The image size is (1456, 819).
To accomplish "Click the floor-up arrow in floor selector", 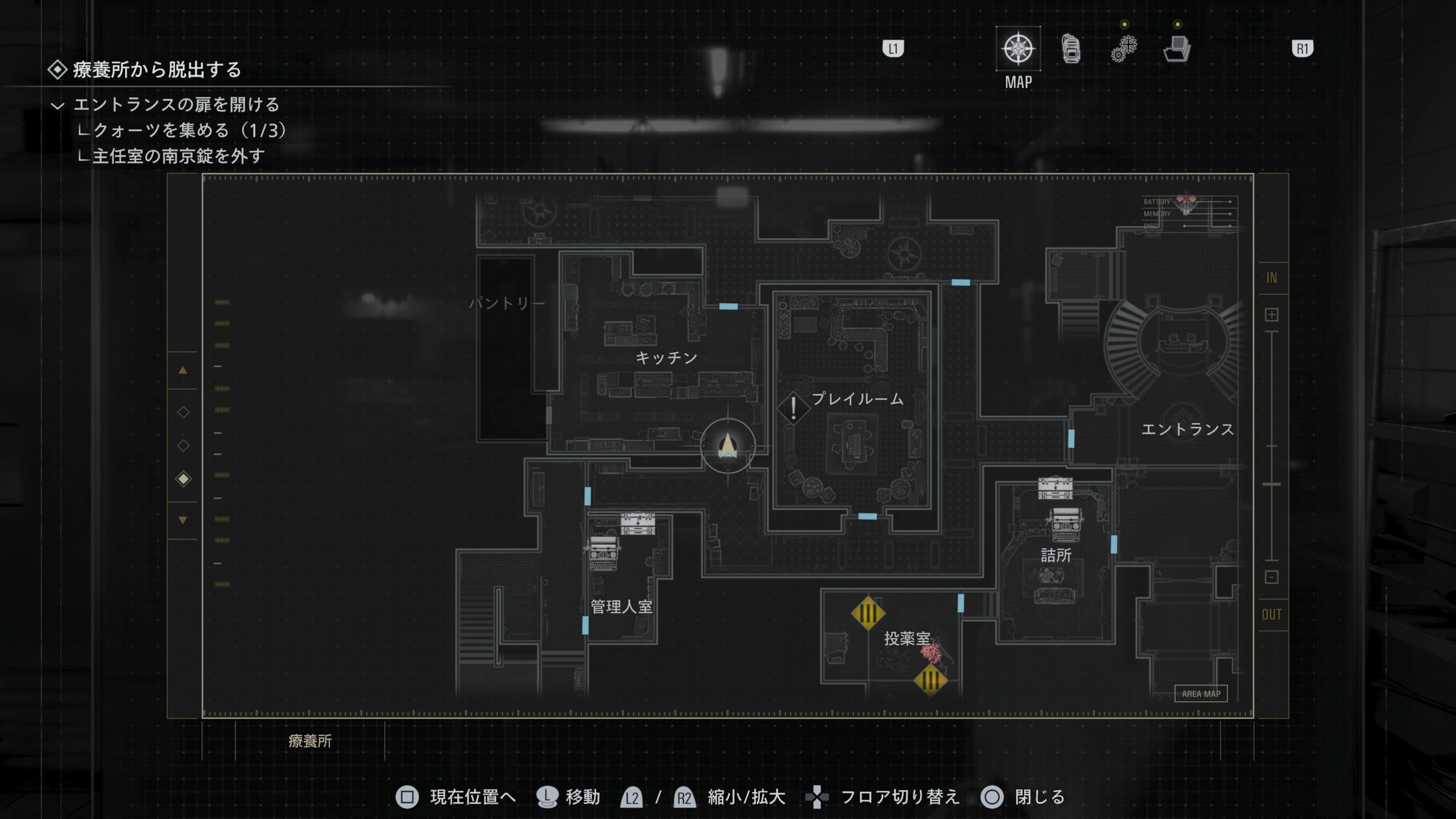I will coord(183,370).
